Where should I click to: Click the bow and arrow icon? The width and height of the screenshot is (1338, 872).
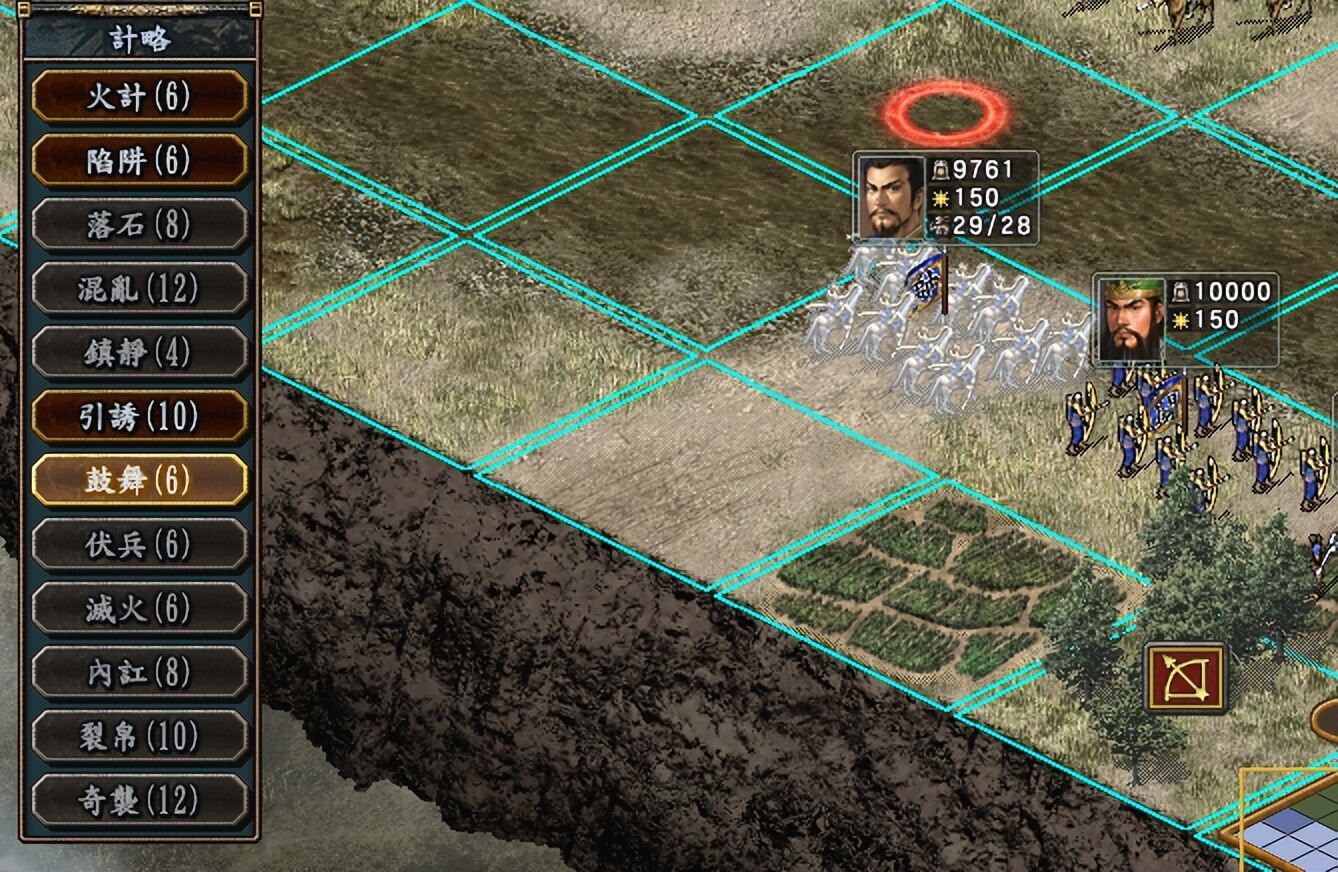coord(1186,678)
